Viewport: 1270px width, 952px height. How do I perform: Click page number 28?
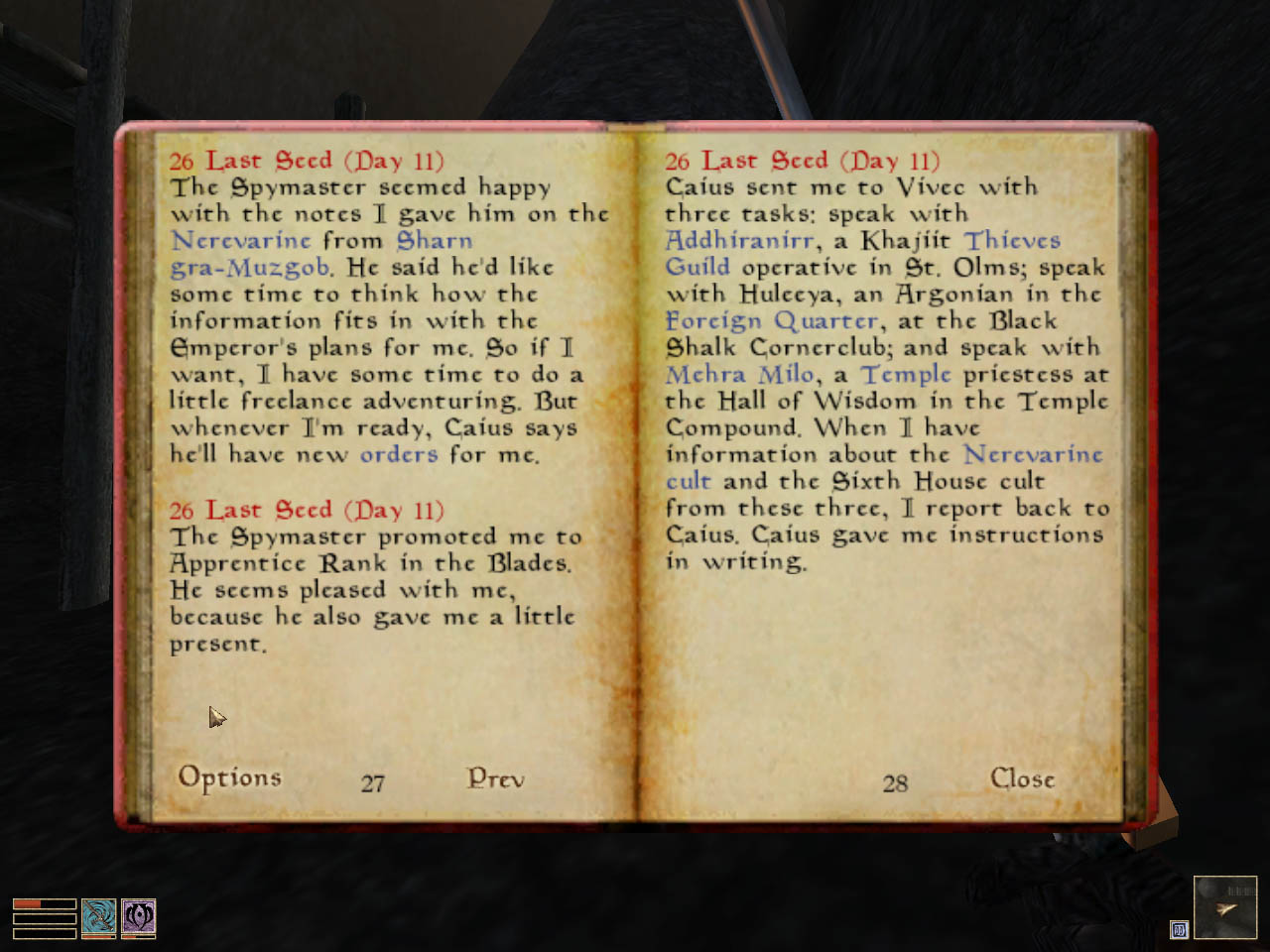(x=896, y=782)
